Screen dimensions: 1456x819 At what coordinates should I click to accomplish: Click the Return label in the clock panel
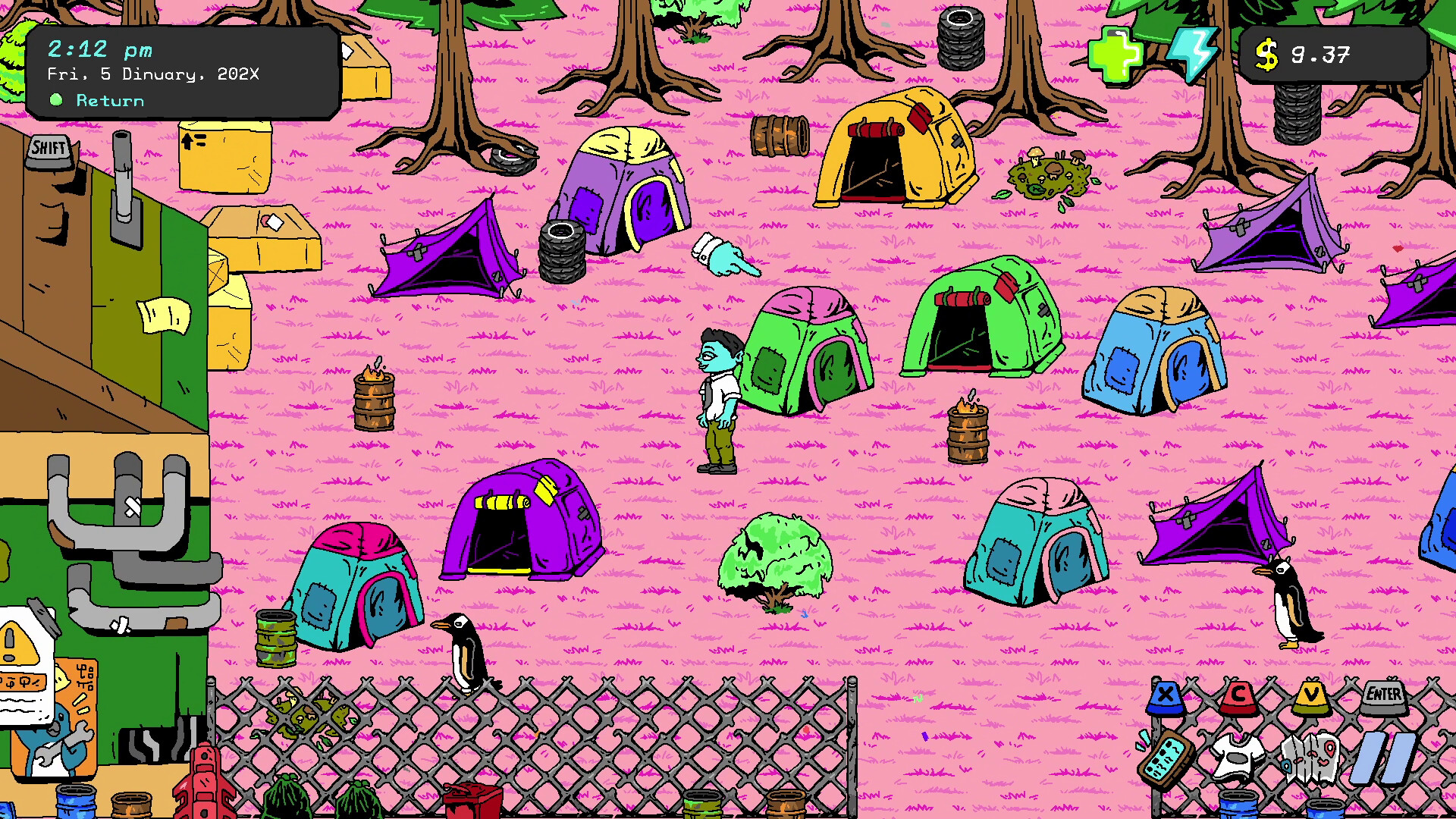pos(109,100)
